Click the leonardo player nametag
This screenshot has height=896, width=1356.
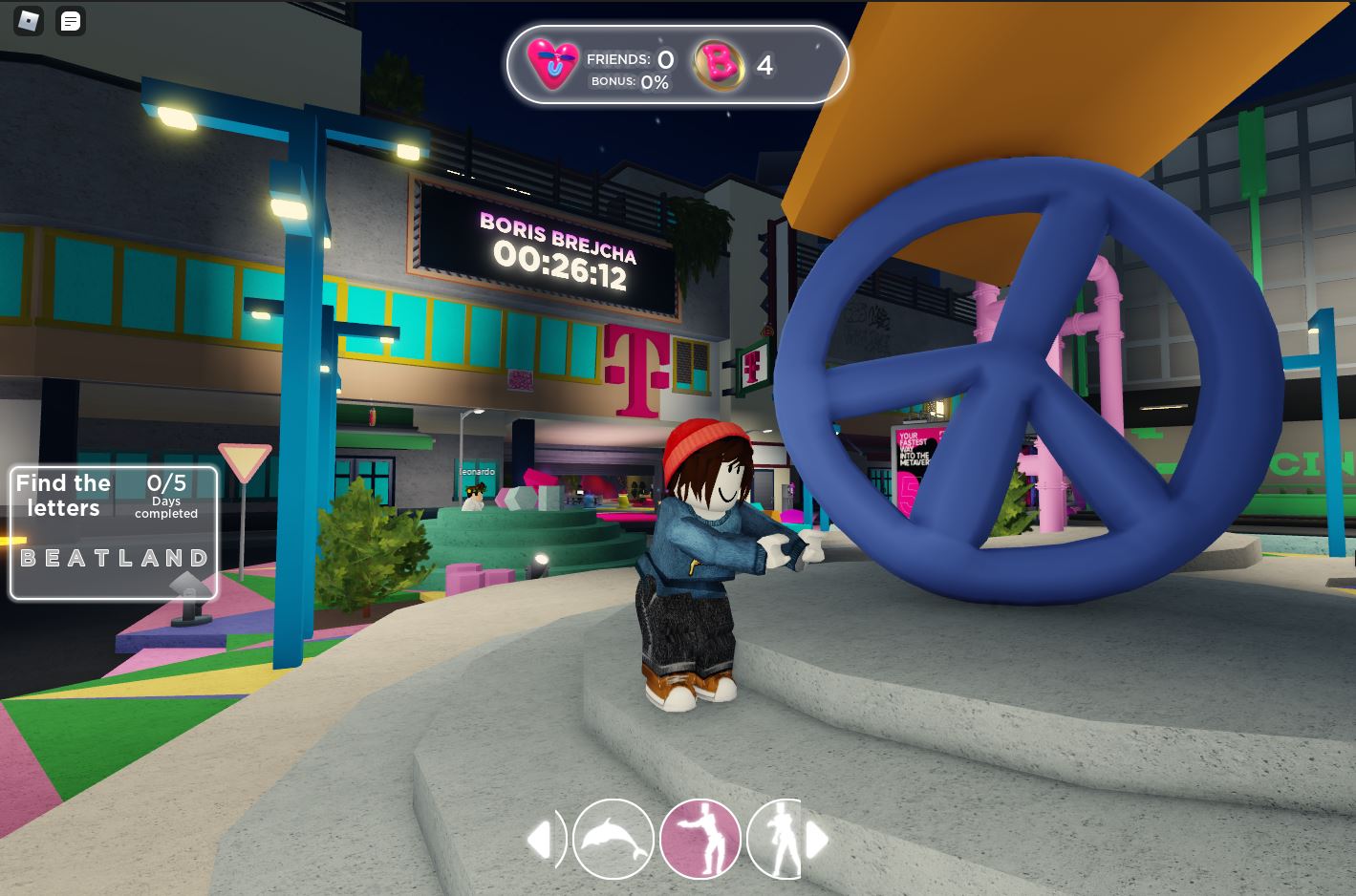pyautogui.click(x=476, y=472)
